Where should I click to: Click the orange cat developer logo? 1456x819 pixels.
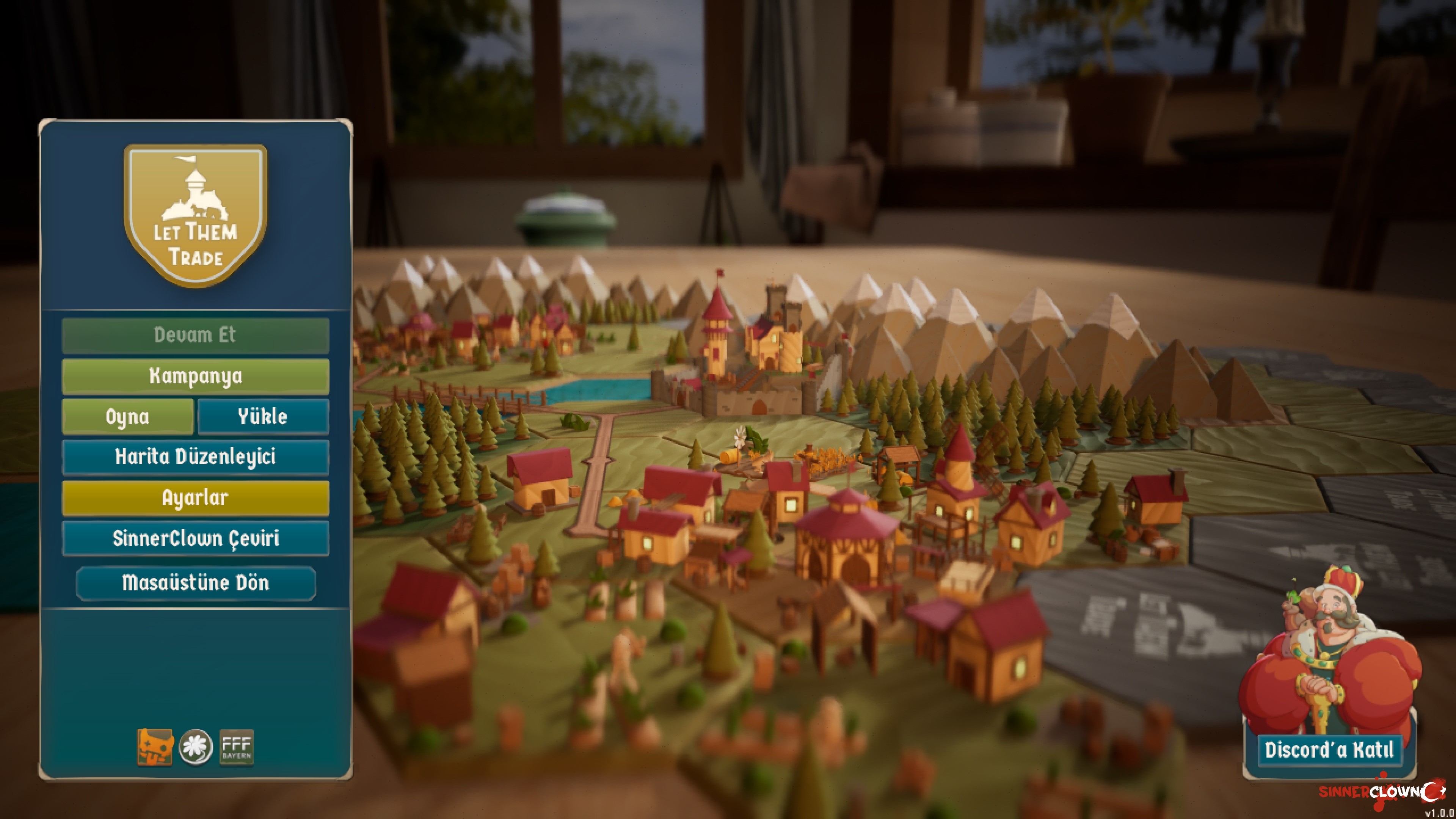click(x=155, y=747)
